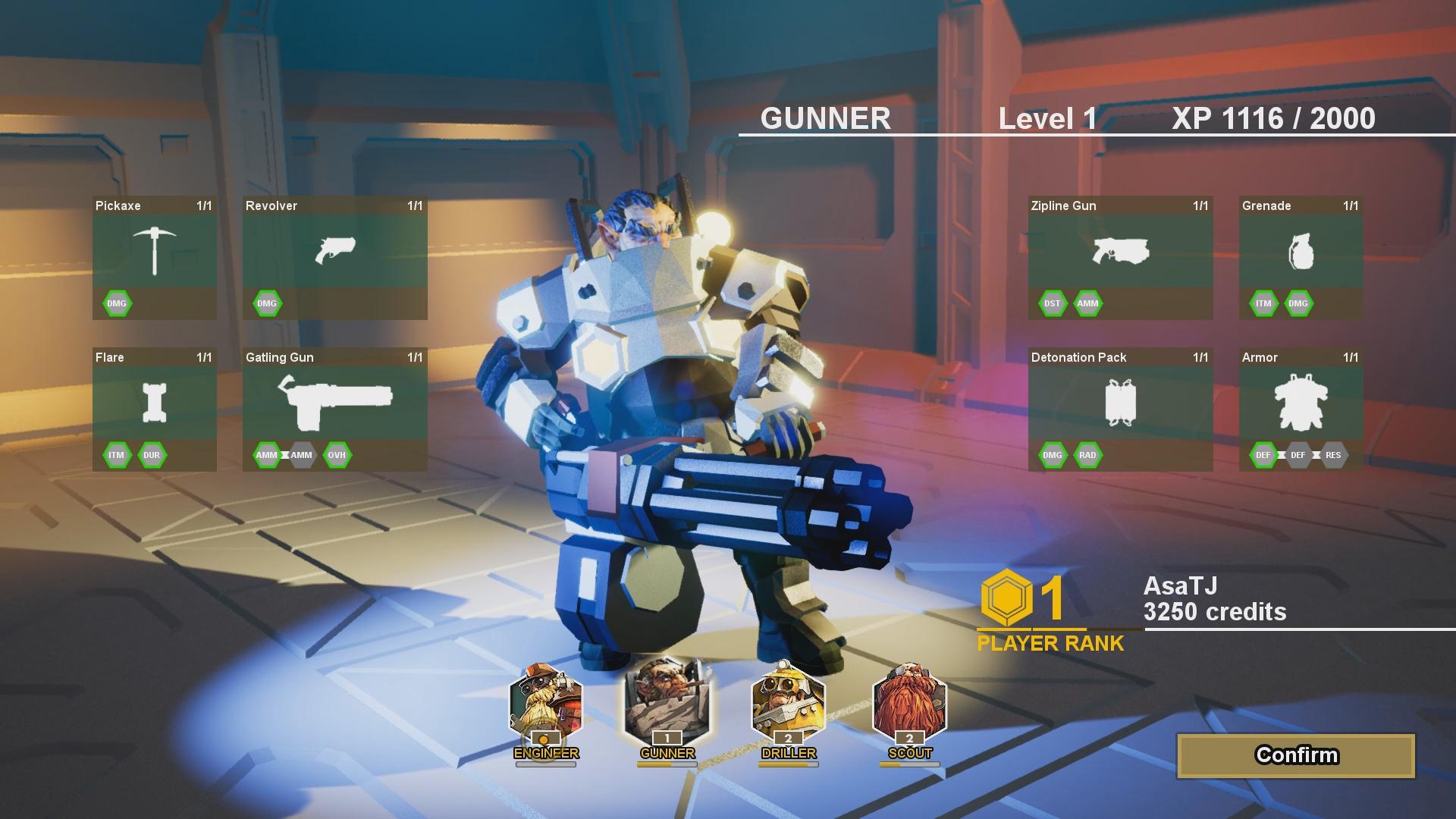Click the Revolver DMG upgrade
The image size is (1456, 819).
(x=267, y=303)
